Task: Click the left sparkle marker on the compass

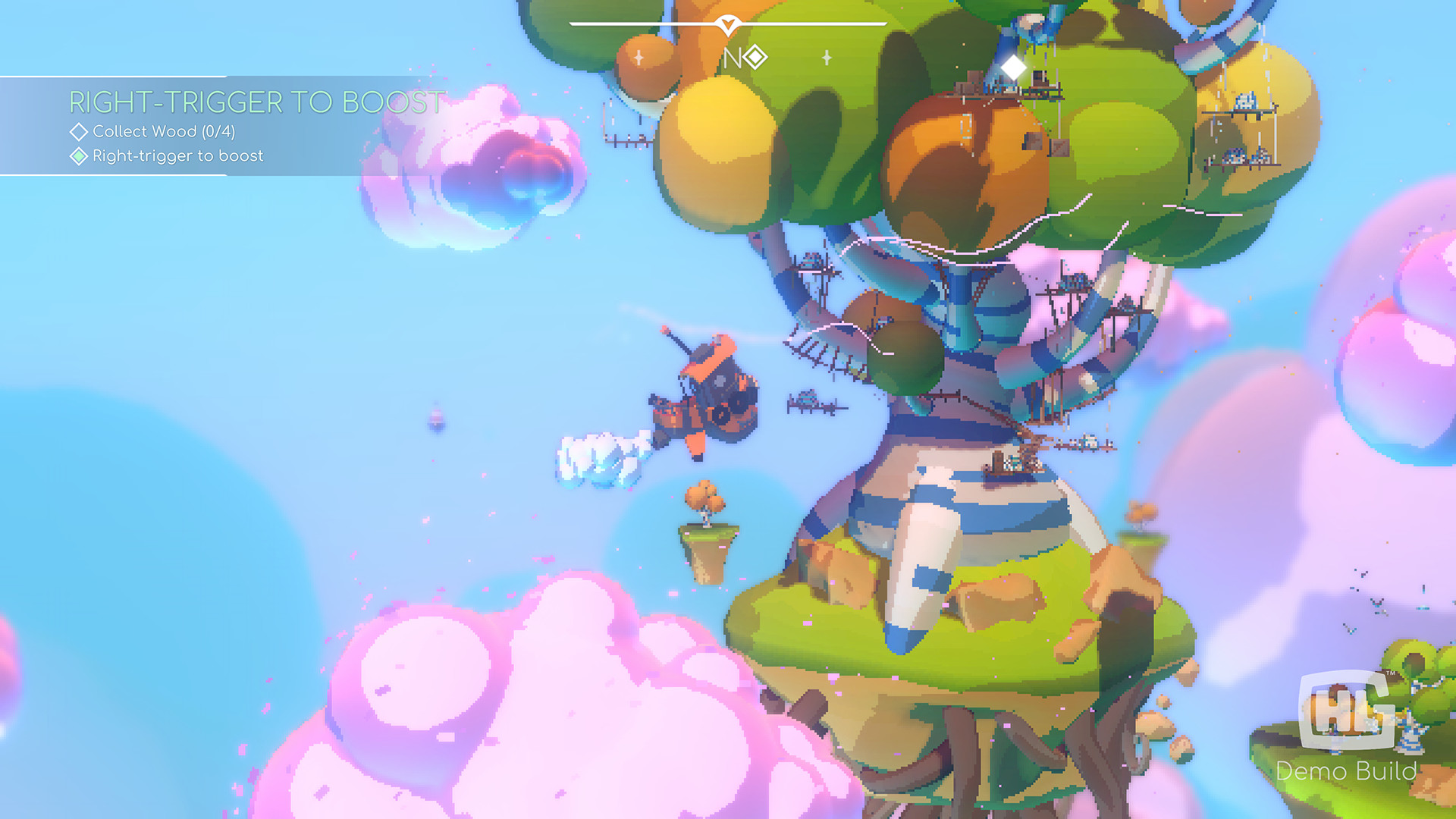Action: 638,57
